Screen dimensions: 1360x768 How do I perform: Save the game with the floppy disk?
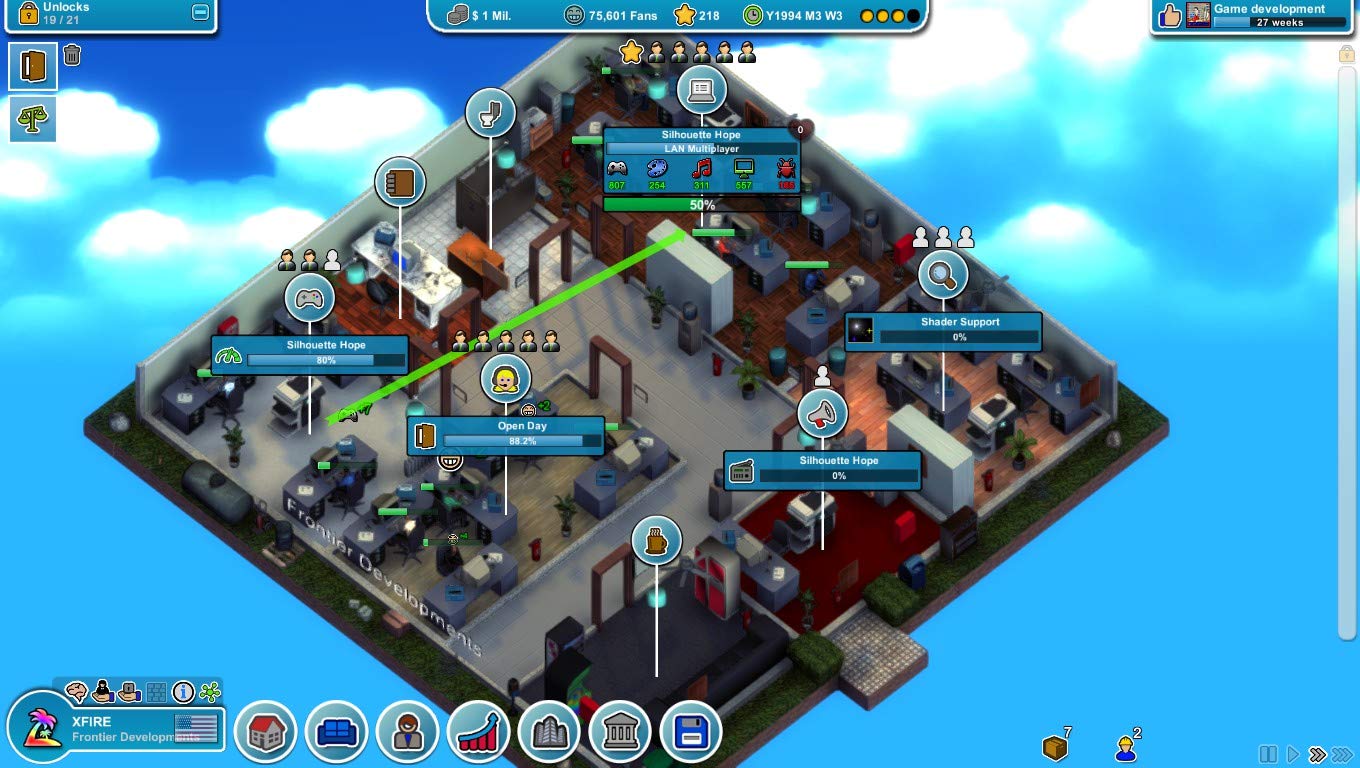[x=691, y=731]
